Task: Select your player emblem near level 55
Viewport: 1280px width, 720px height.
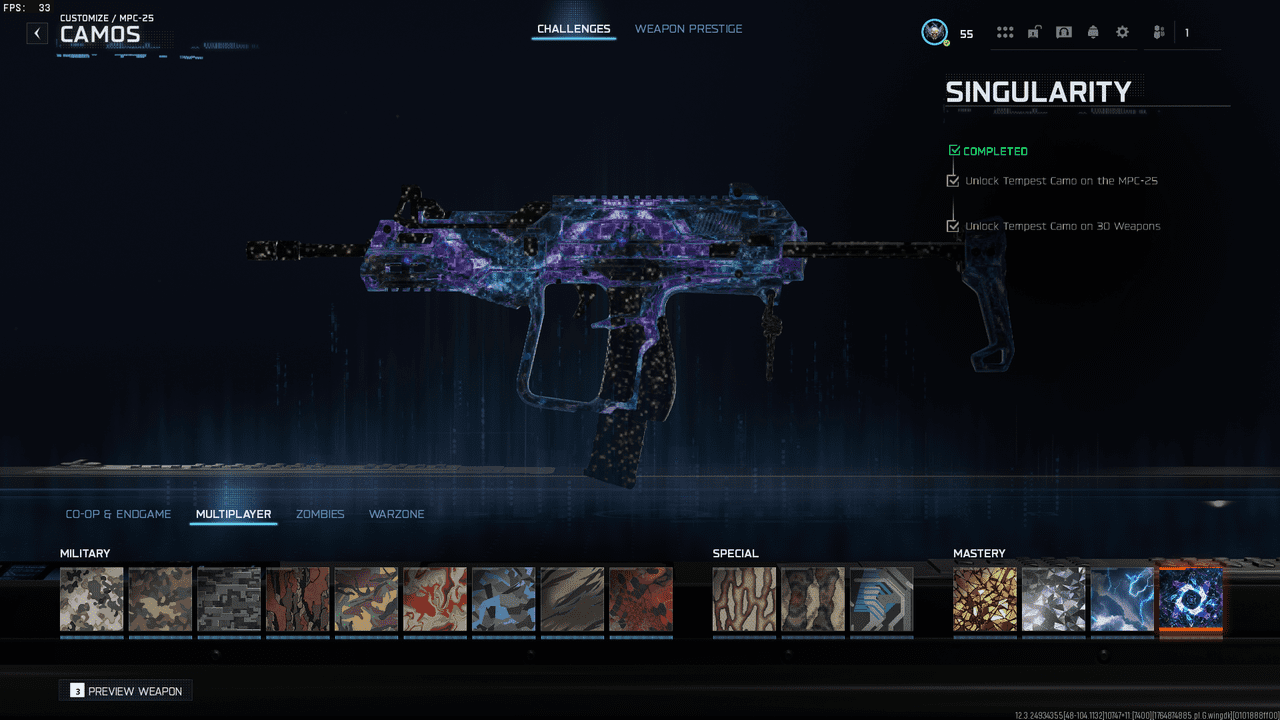Action: pos(934,32)
